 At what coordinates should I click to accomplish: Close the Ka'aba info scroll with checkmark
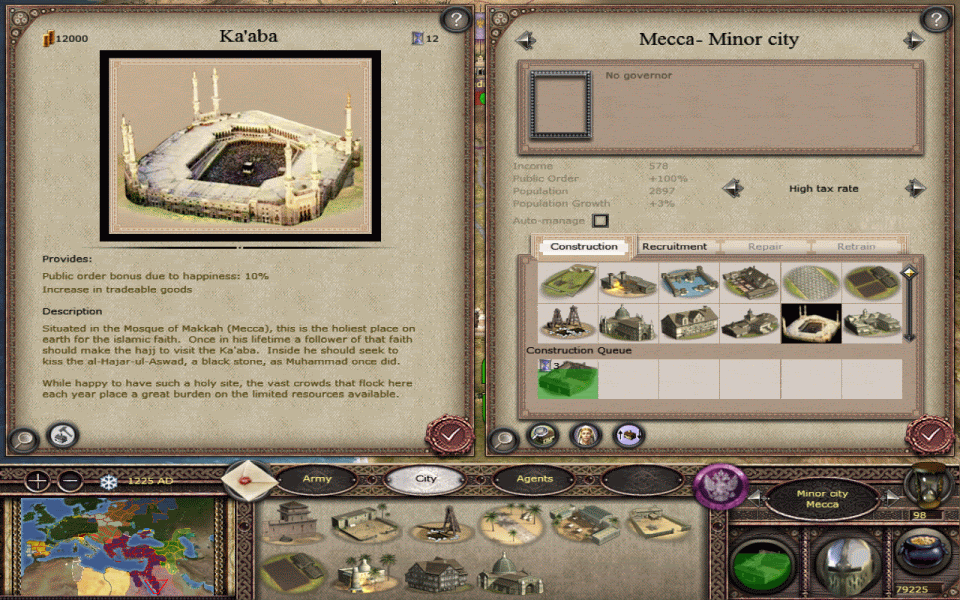(x=450, y=435)
